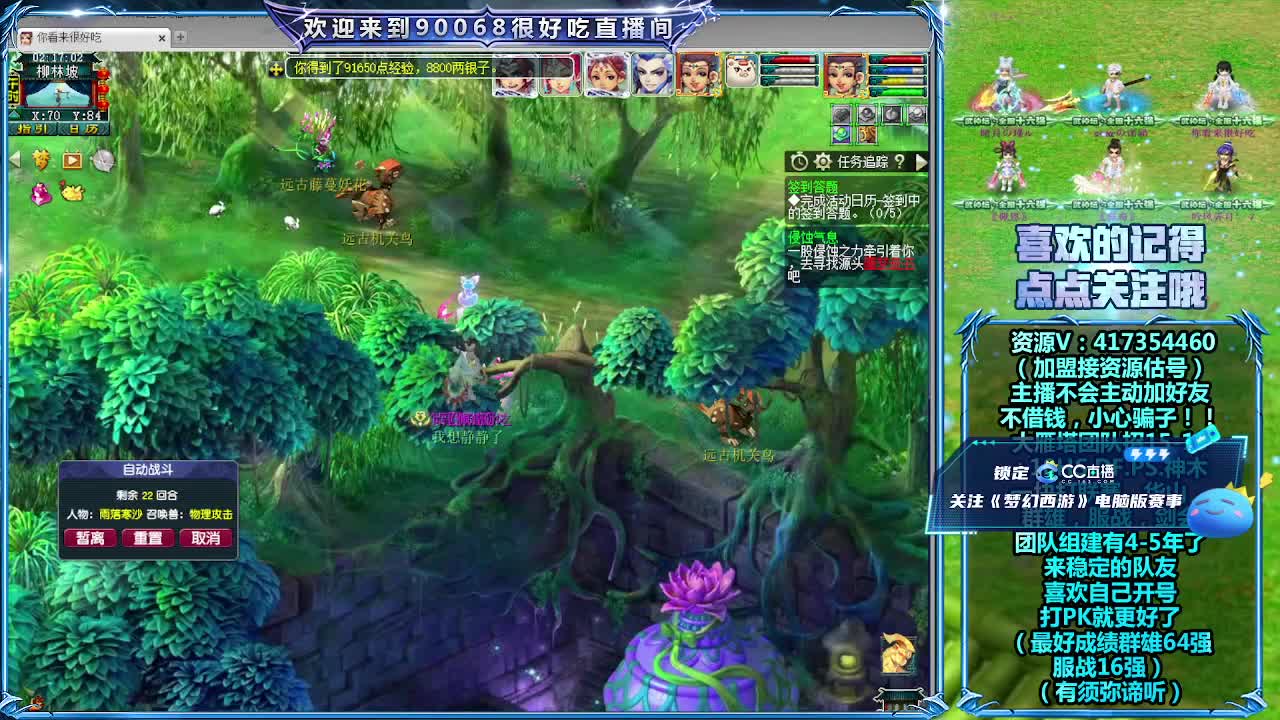Click the video play icon near bottom-left tray

pyautogui.click(x=71, y=160)
